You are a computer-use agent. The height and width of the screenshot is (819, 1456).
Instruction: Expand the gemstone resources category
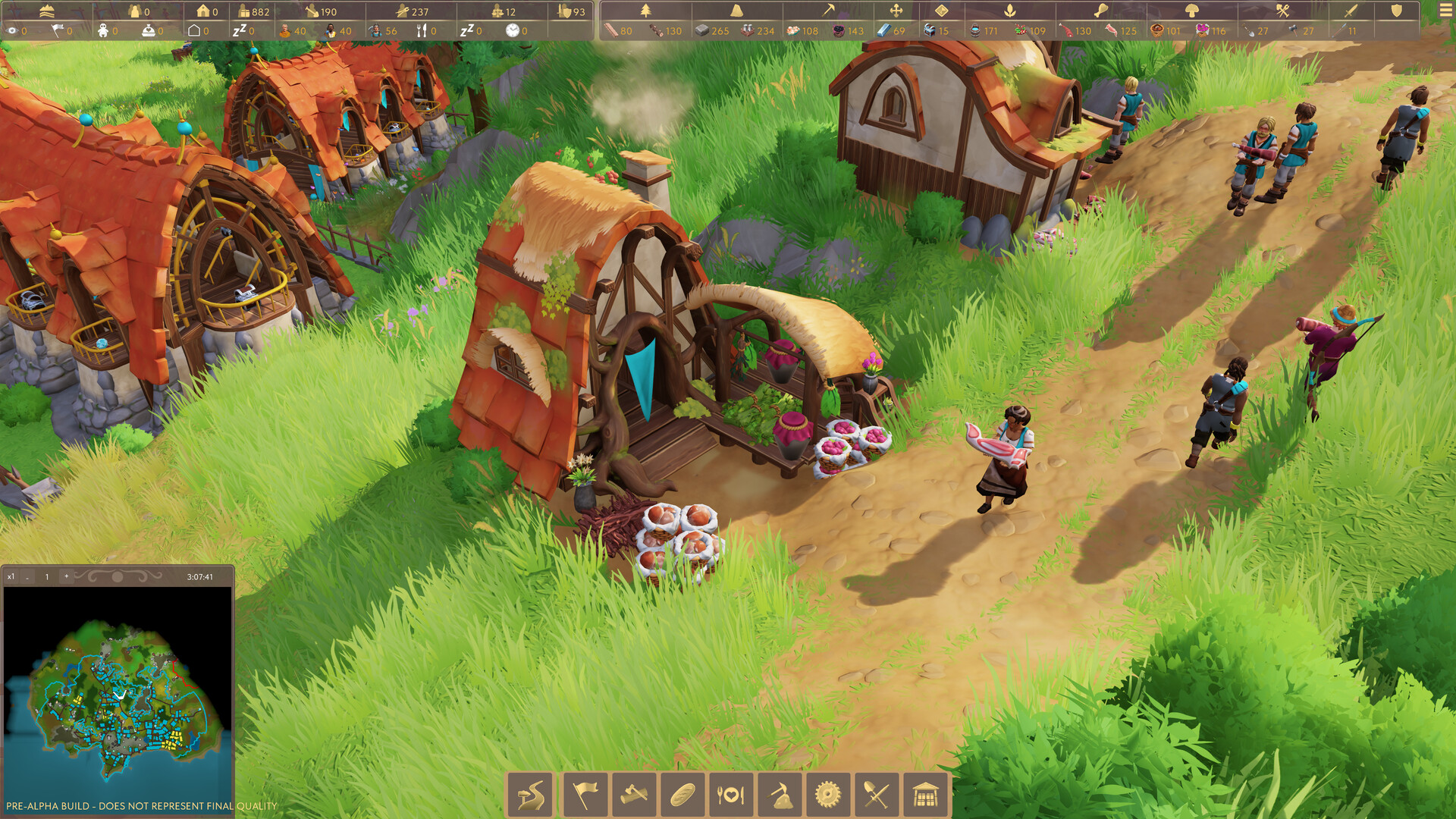[940, 11]
